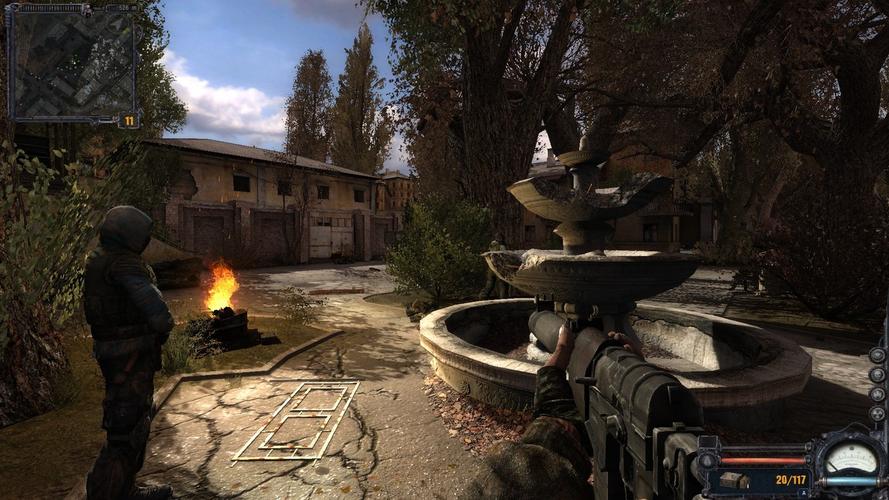889x500 pixels.
Task: Click the minimap in the corner
Action: (x=70, y=61)
